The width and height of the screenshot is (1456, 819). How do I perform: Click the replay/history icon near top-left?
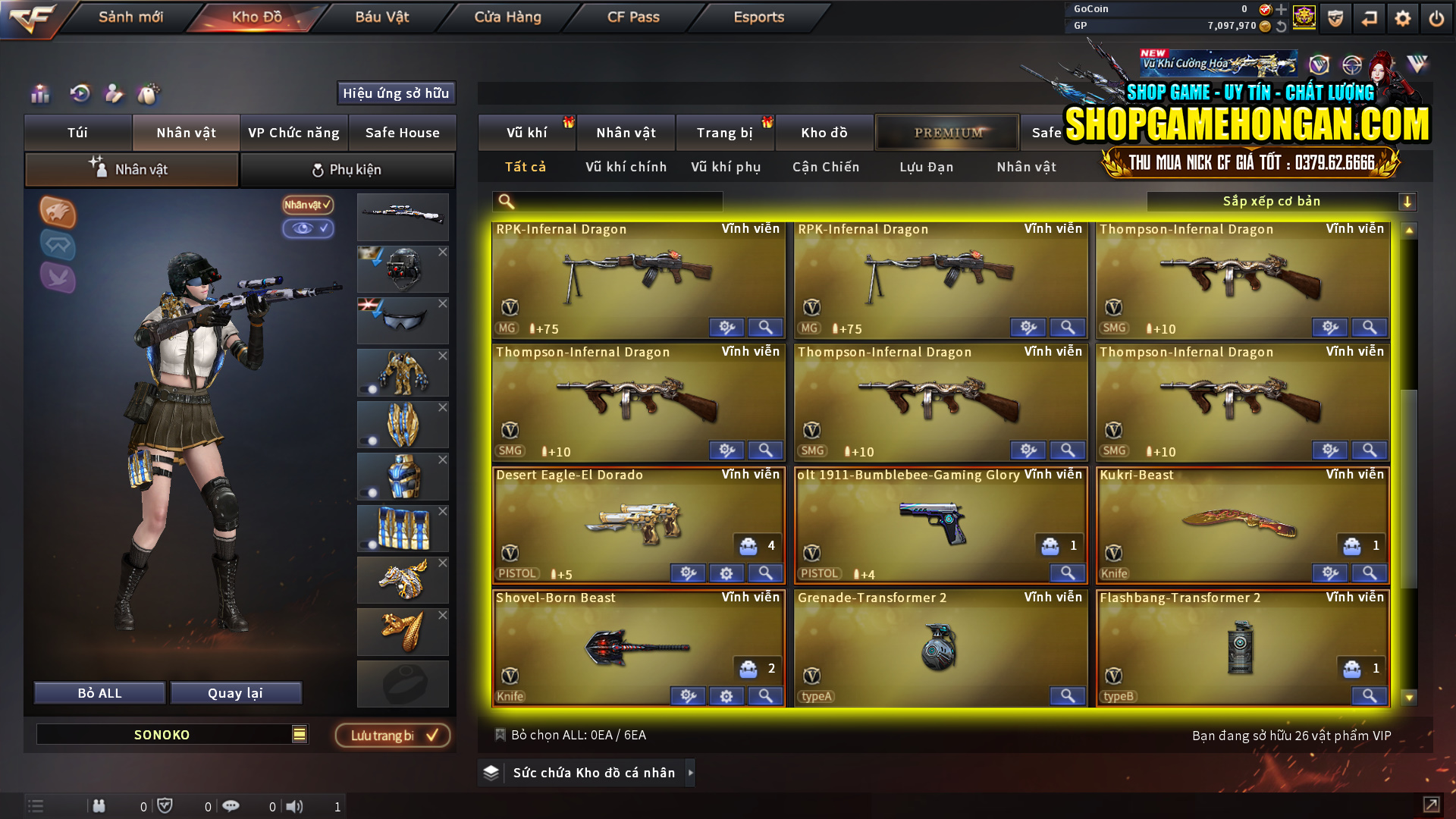pos(79,94)
